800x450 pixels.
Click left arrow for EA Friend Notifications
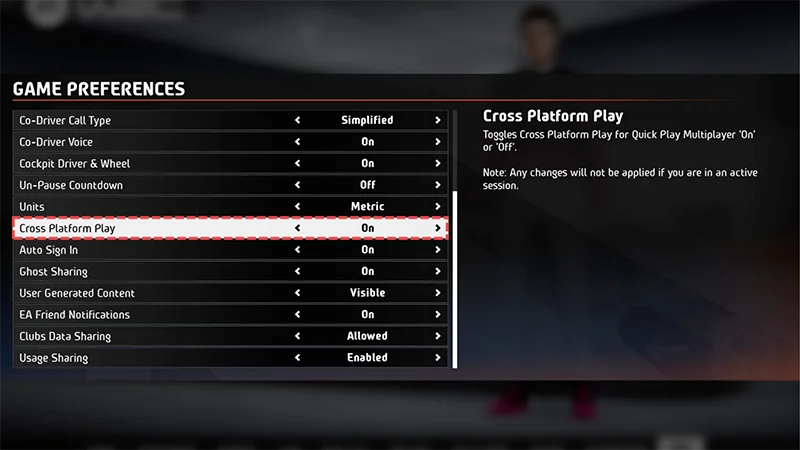tap(297, 315)
